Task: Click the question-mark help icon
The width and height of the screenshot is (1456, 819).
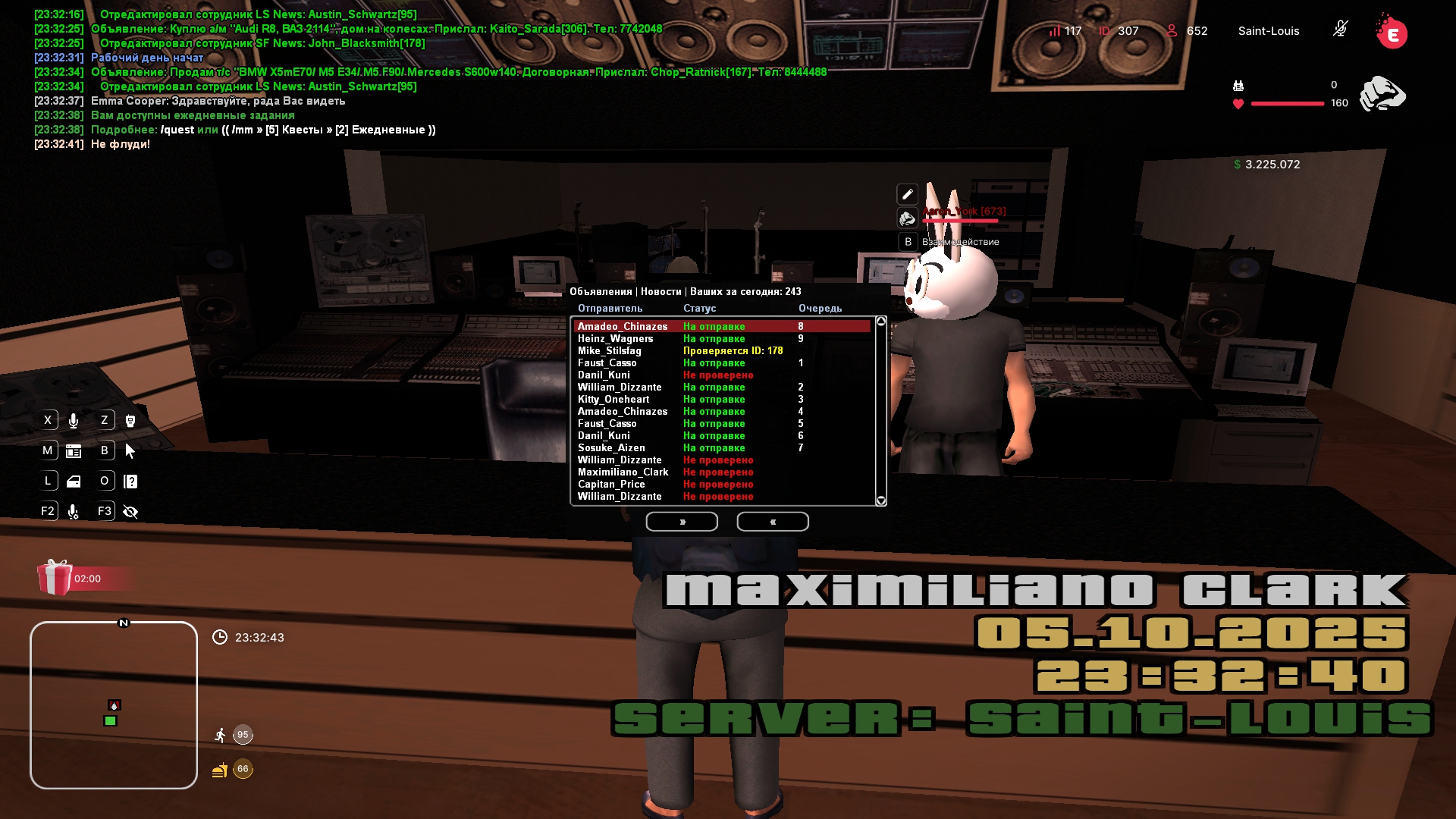Action: click(x=130, y=482)
